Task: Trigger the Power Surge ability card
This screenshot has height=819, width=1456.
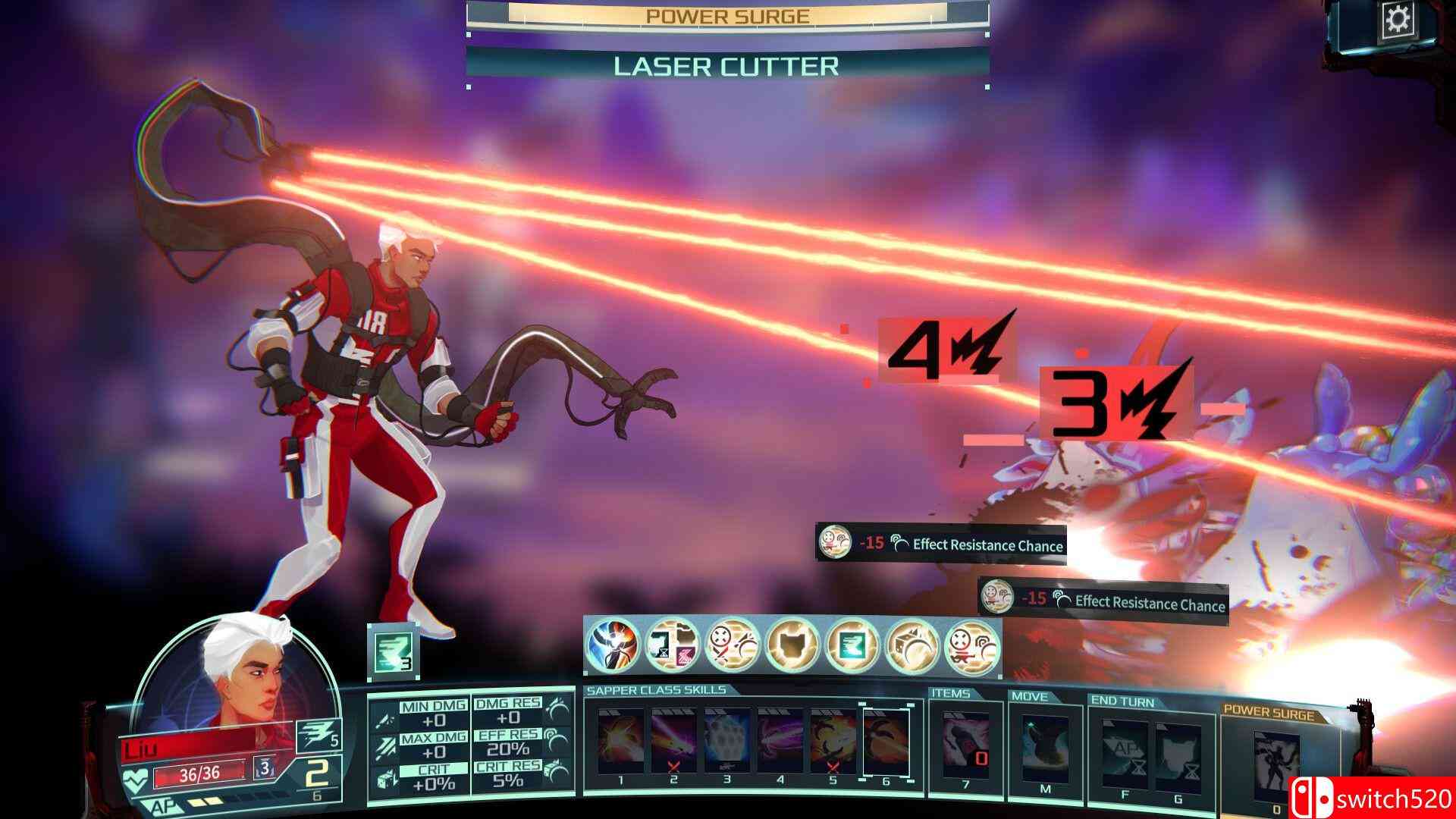Action: click(1276, 762)
